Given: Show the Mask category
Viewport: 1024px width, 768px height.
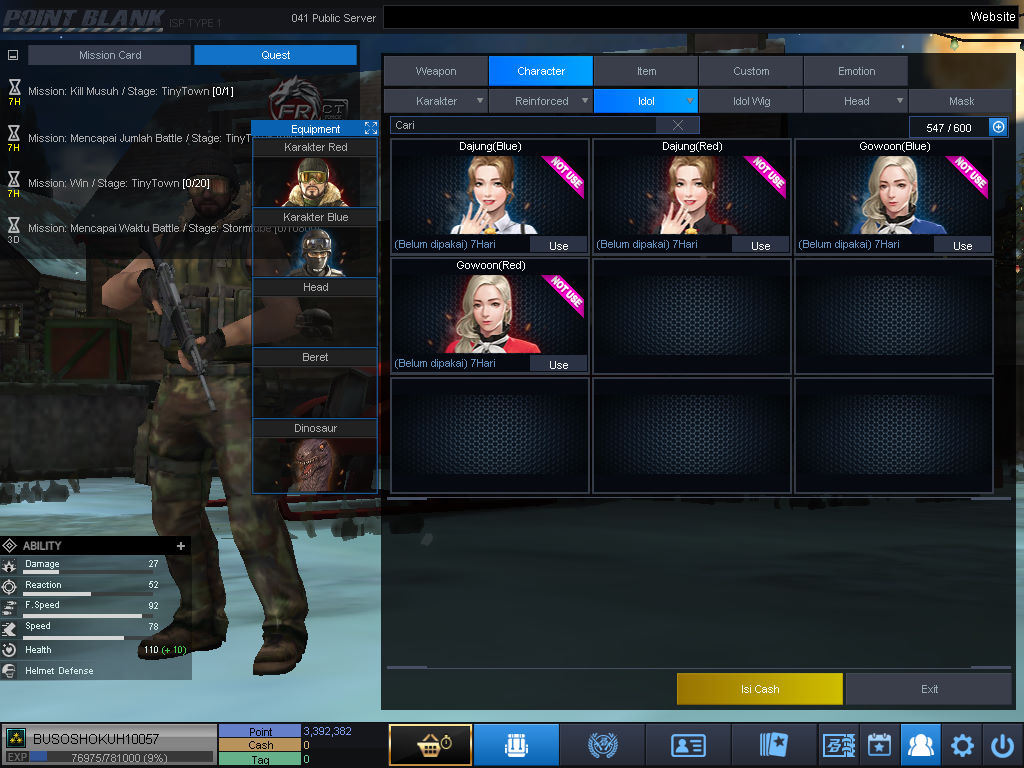Looking at the screenshot, I should point(961,101).
